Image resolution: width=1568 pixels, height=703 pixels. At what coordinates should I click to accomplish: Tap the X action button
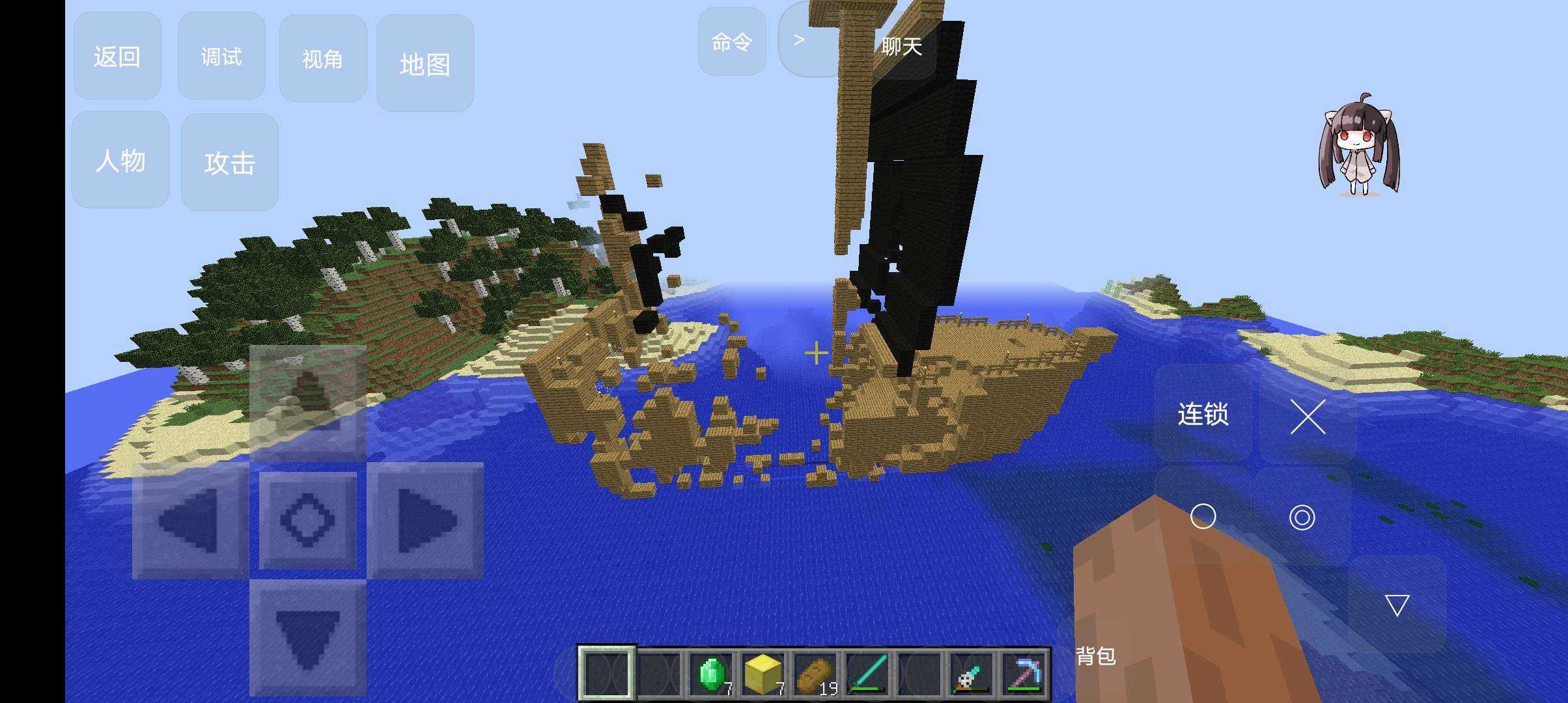(x=1308, y=417)
